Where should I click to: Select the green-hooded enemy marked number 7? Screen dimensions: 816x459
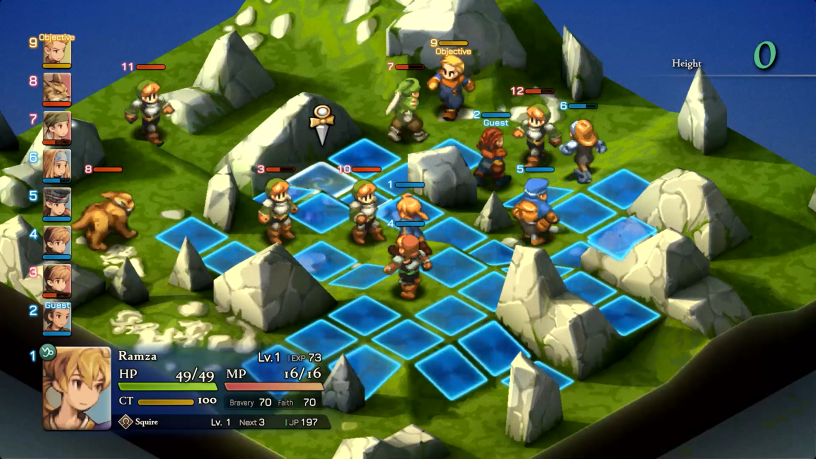(405, 108)
